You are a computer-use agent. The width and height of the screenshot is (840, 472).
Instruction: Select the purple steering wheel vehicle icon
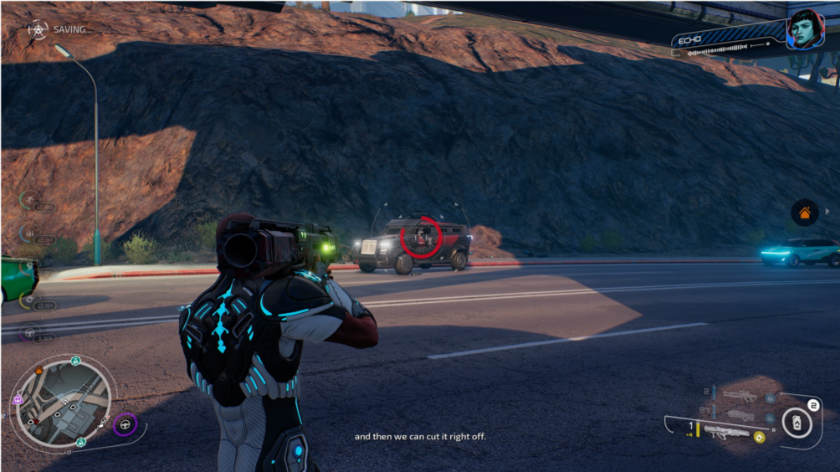[x=125, y=424]
